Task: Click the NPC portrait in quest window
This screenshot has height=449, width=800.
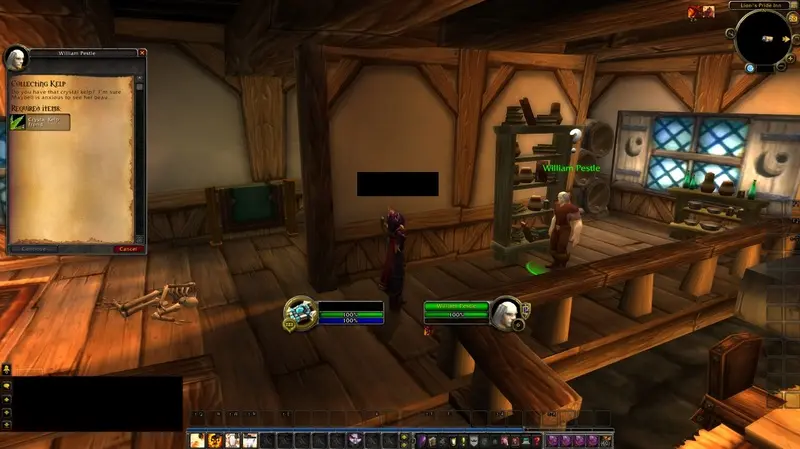Action: [16, 57]
